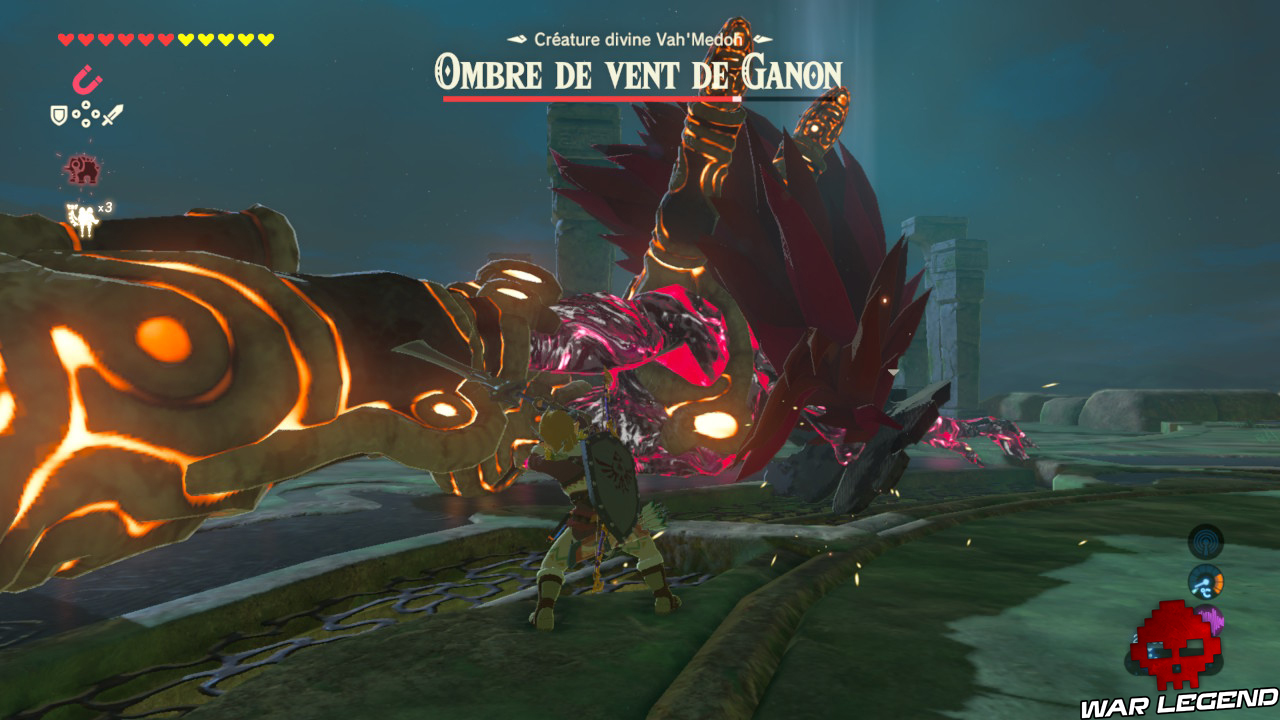This screenshot has width=1280, height=720.
Task: Toggle the last yellow heart
Action: tap(266, 38)
